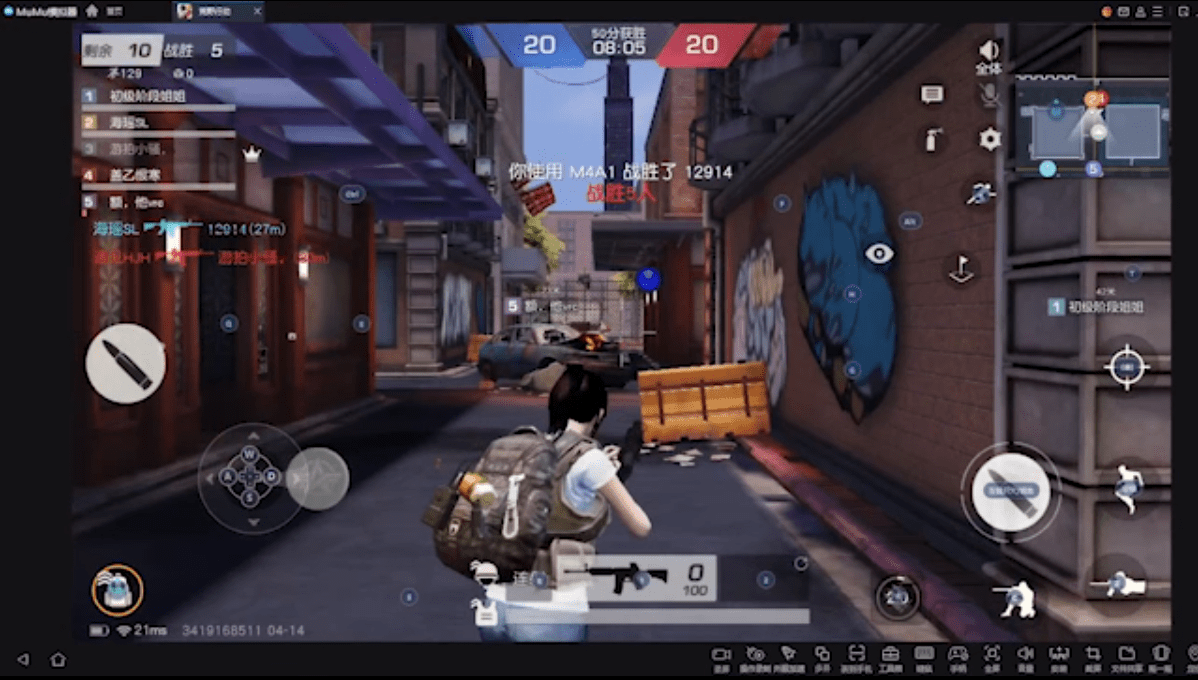Select the fire extinguisher item icon

click(x=932, y=140)
